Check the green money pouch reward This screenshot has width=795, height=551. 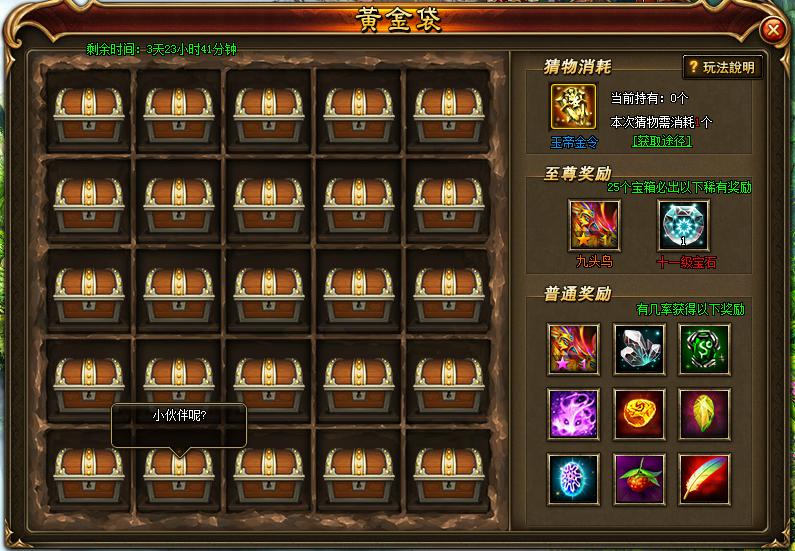click(705, 349)
